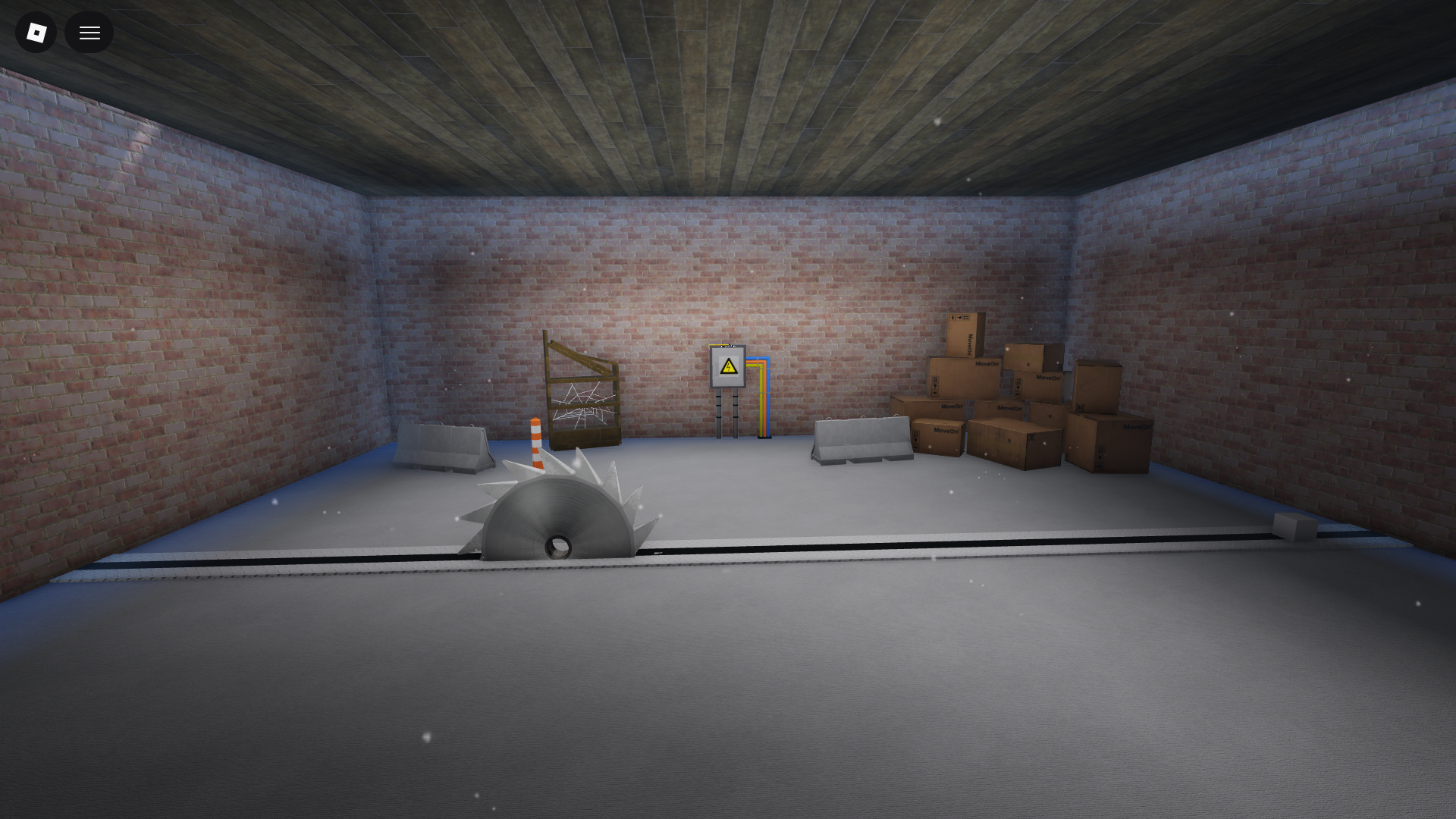Click the MoveOn logo on the largest box
Viewport: 1456px width, 819px height.
[1136, 427]
